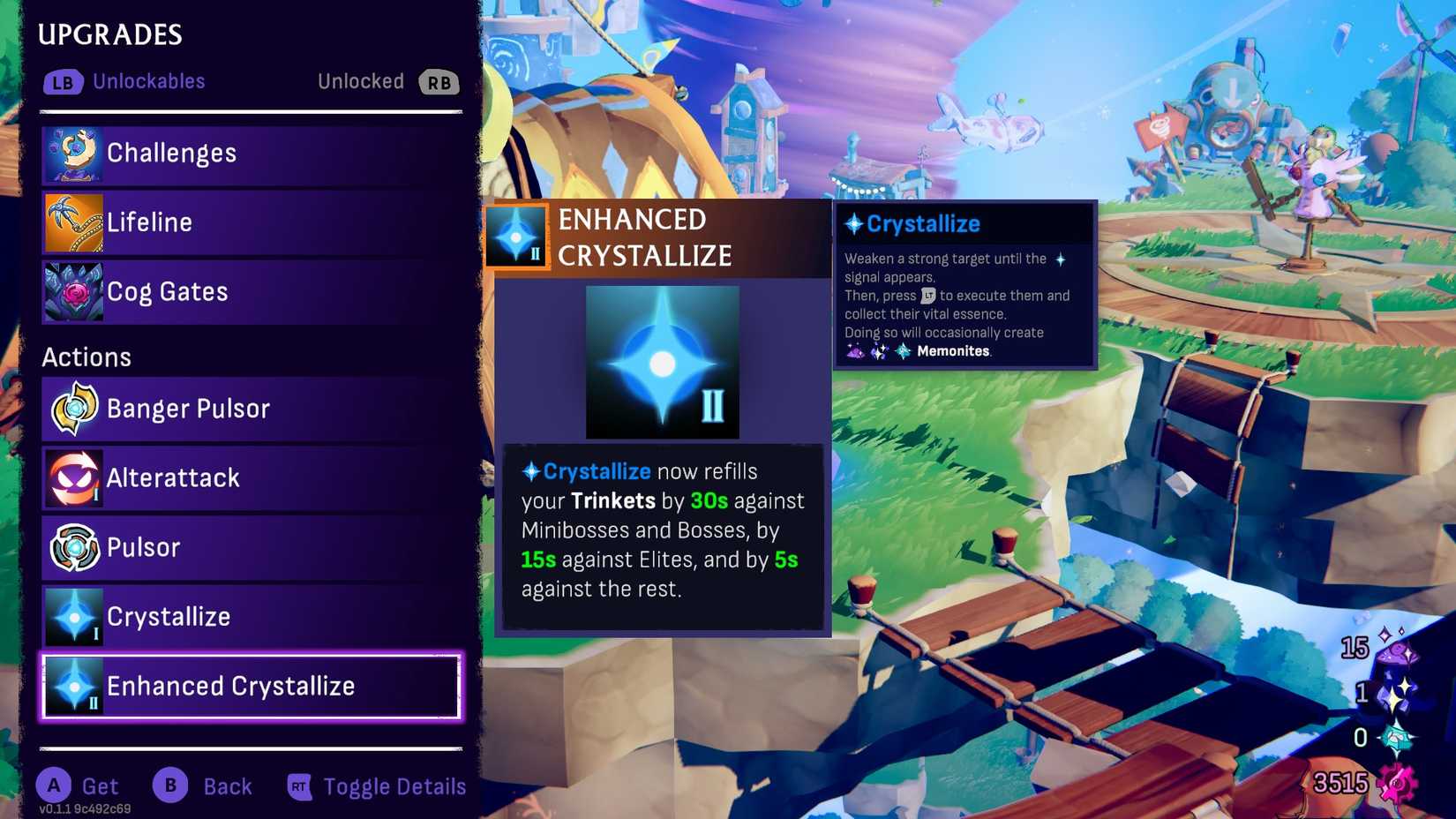Click the Back button

click(x=205, y=786)
